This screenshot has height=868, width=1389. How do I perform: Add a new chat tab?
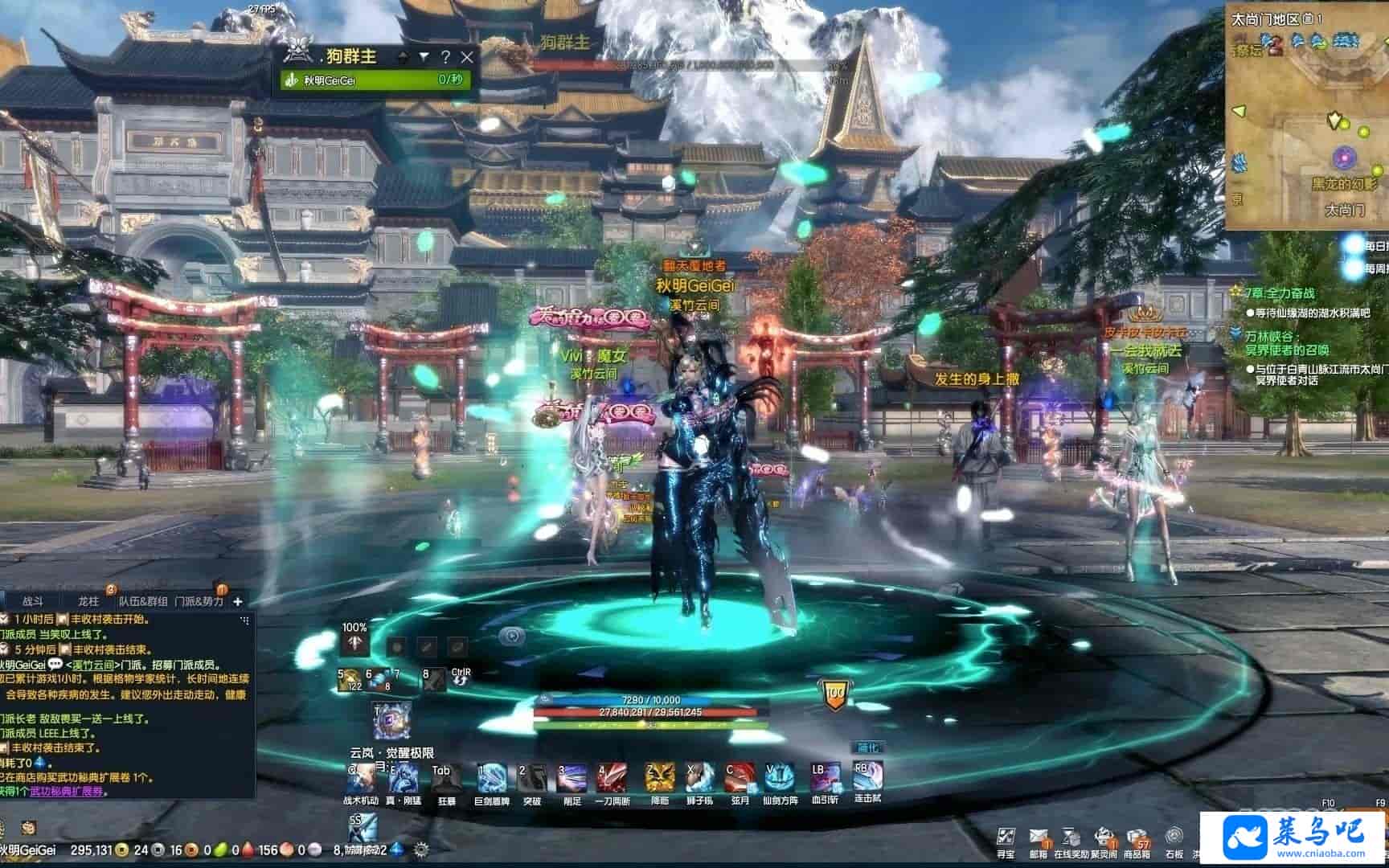click(x=237, y=601)
